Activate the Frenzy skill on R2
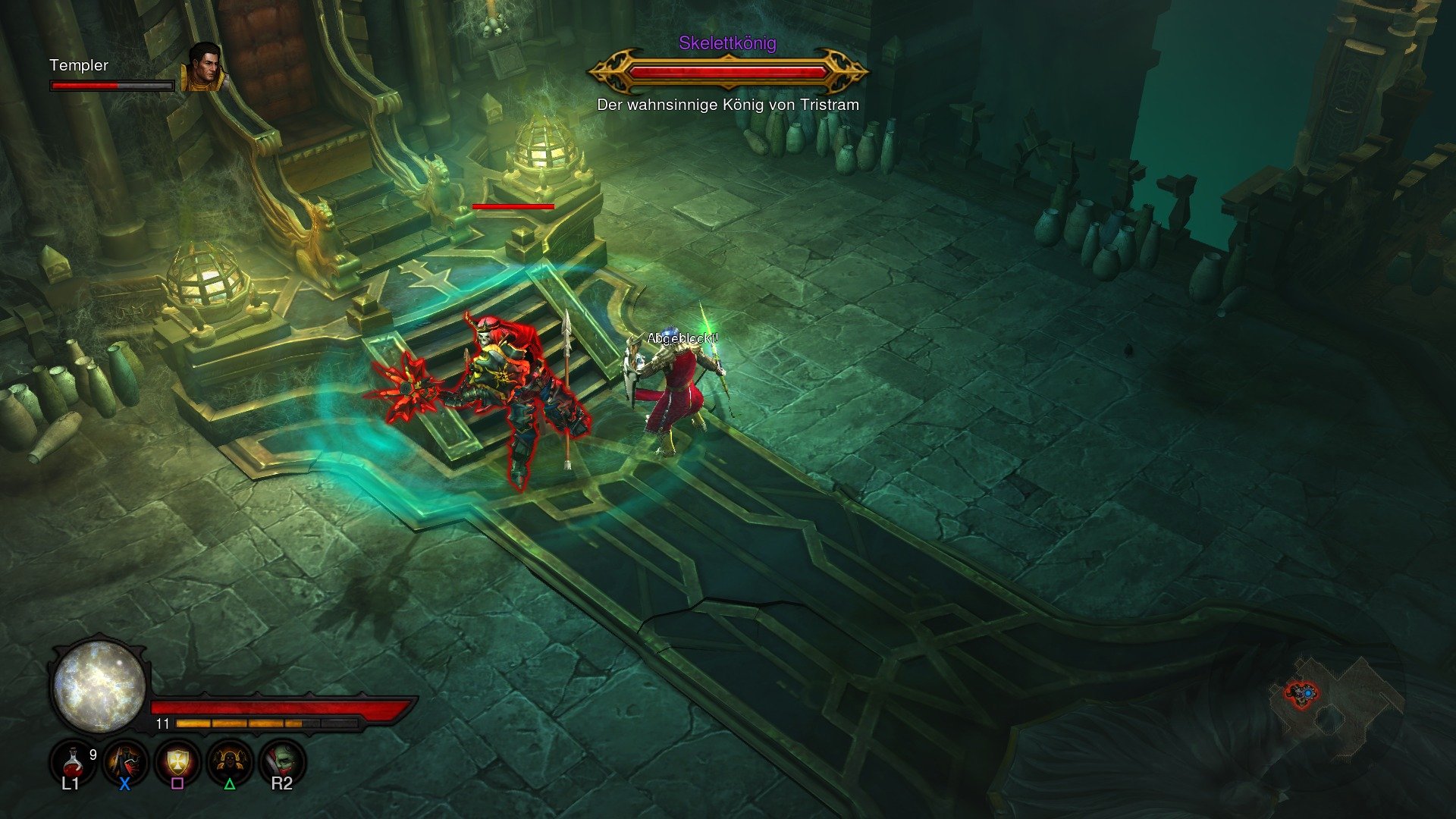The image size is (1456, 819). tap(285, 761)
